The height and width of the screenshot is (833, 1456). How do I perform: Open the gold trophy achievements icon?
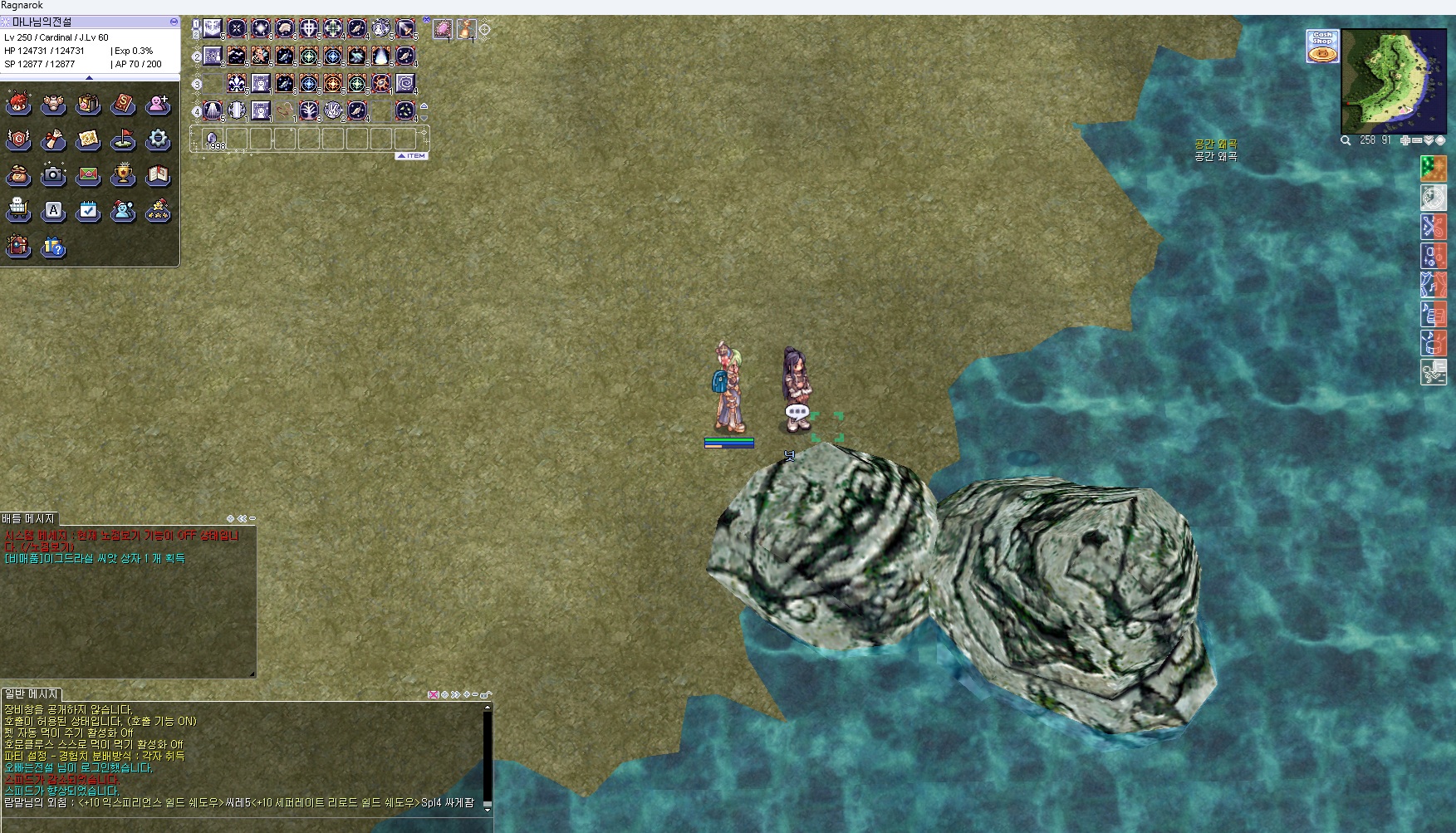click(x=123, y=175)
